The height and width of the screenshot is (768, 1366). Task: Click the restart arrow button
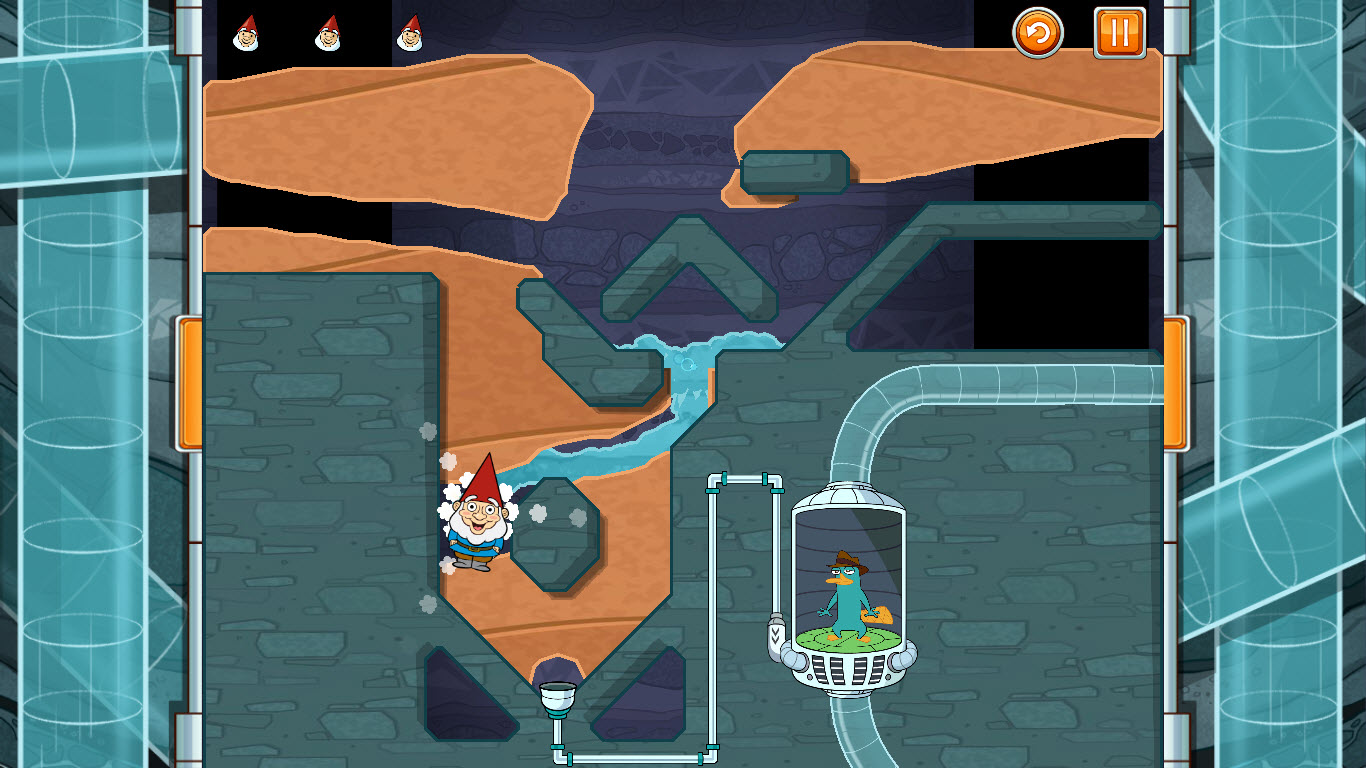point(1037,34)
